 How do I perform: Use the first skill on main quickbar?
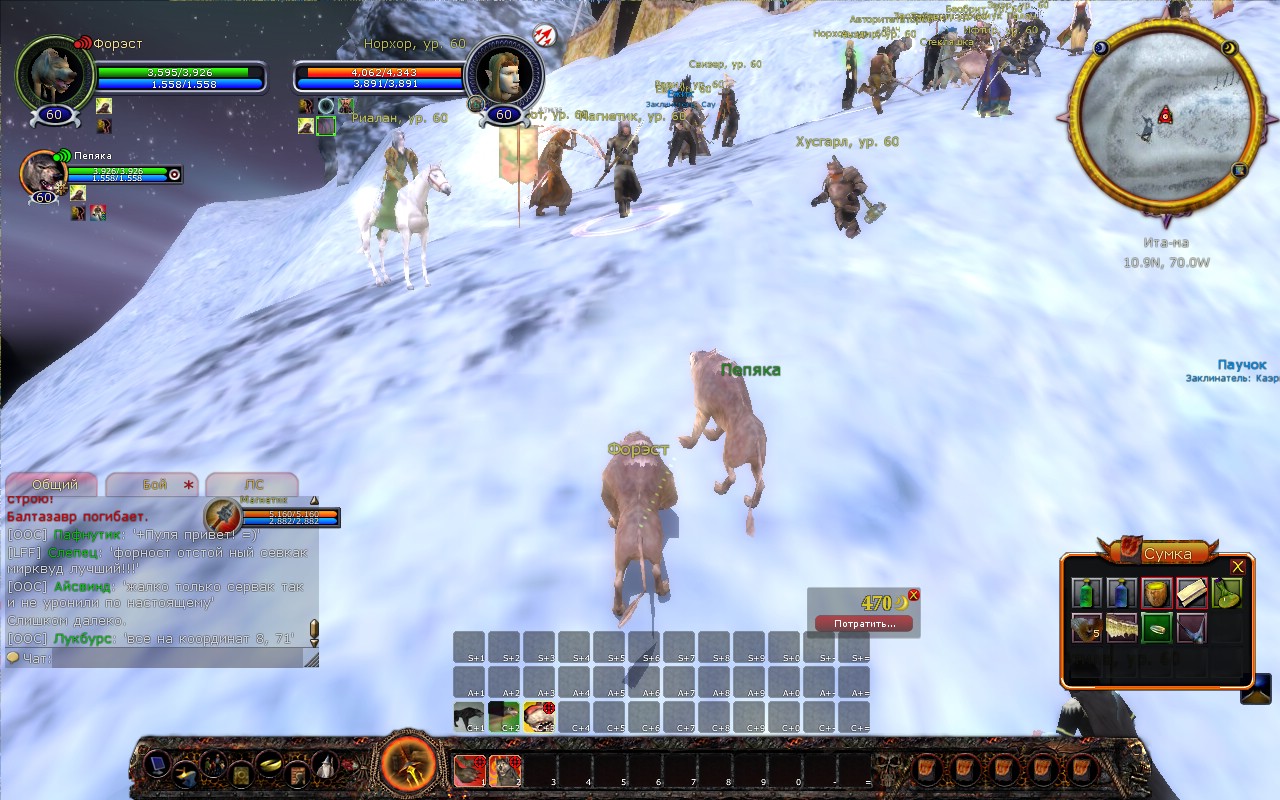pos(469,770)
